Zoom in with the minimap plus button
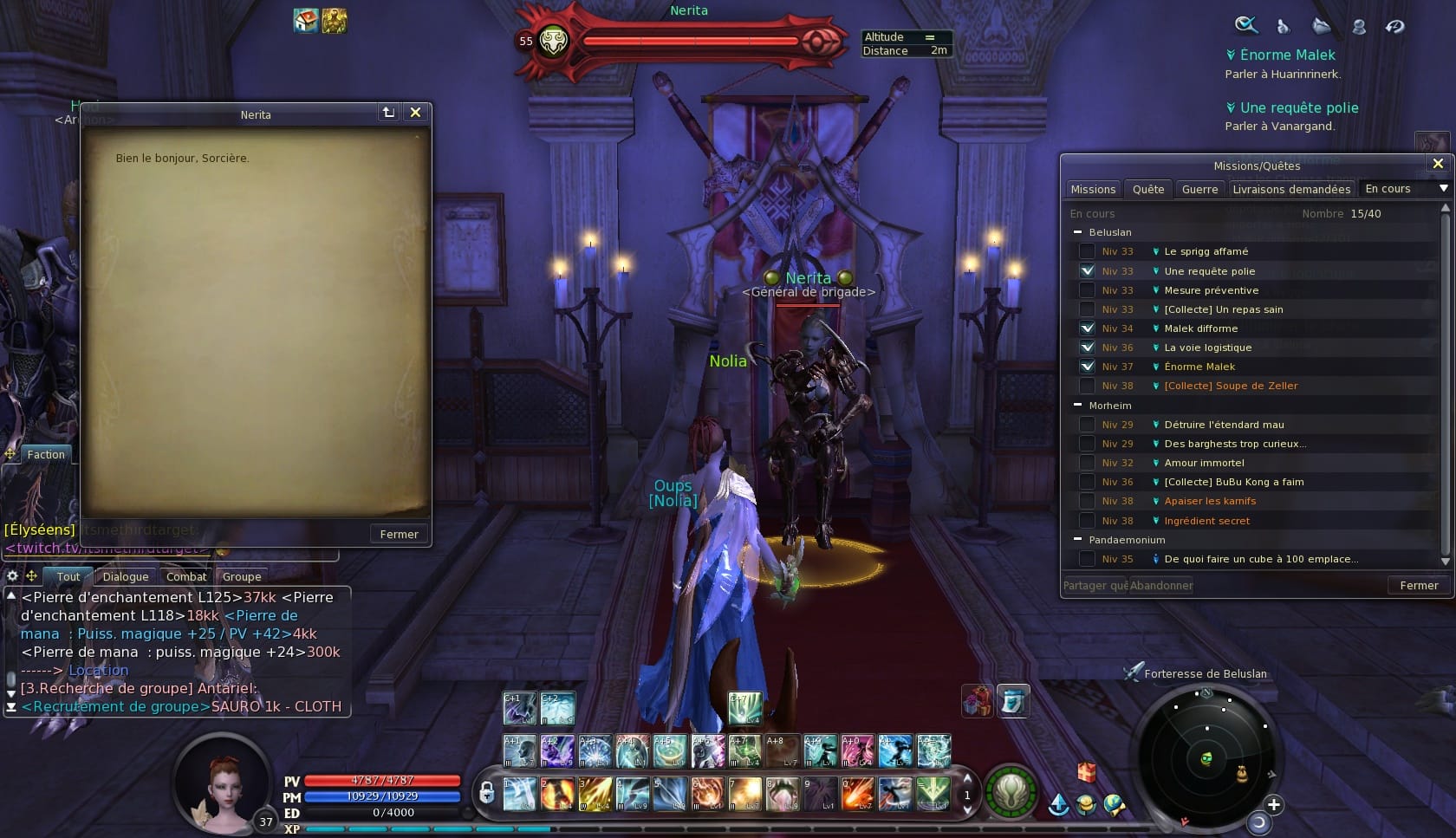Screen dimensions: 1456x838 (1273, 804)
